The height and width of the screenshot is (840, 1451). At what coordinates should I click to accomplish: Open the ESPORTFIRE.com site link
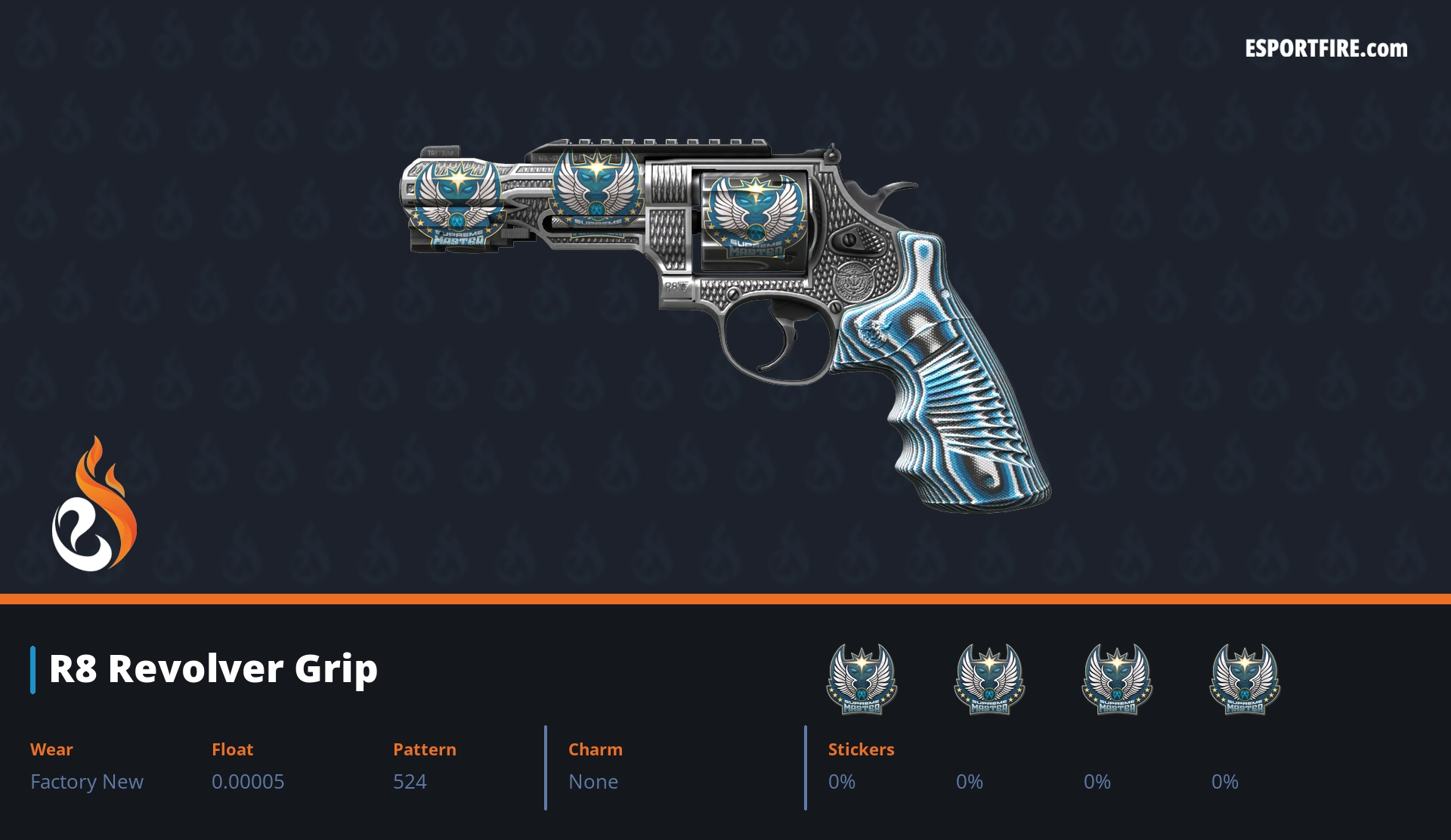tap(1326, 49)
